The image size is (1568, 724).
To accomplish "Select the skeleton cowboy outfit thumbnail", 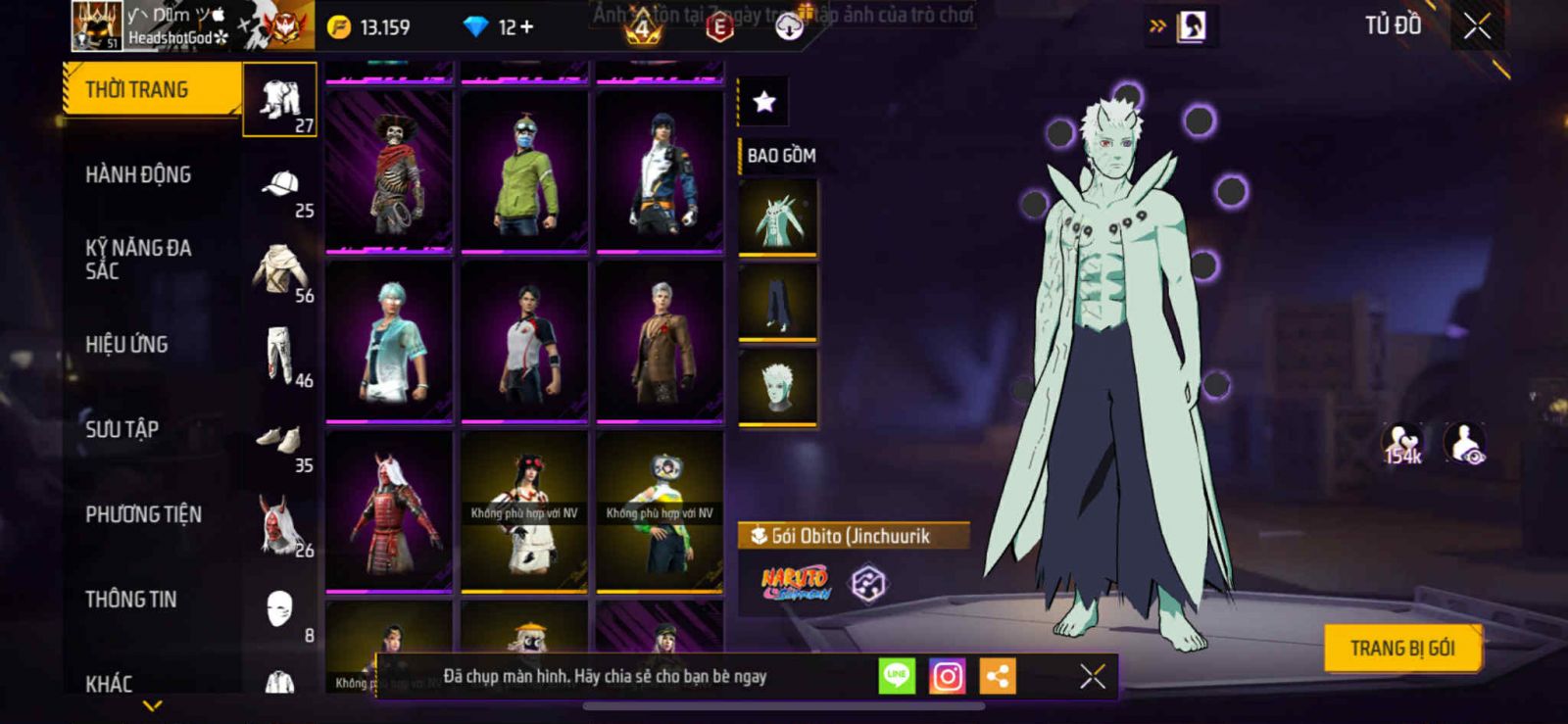I will (x=389, y=170).
